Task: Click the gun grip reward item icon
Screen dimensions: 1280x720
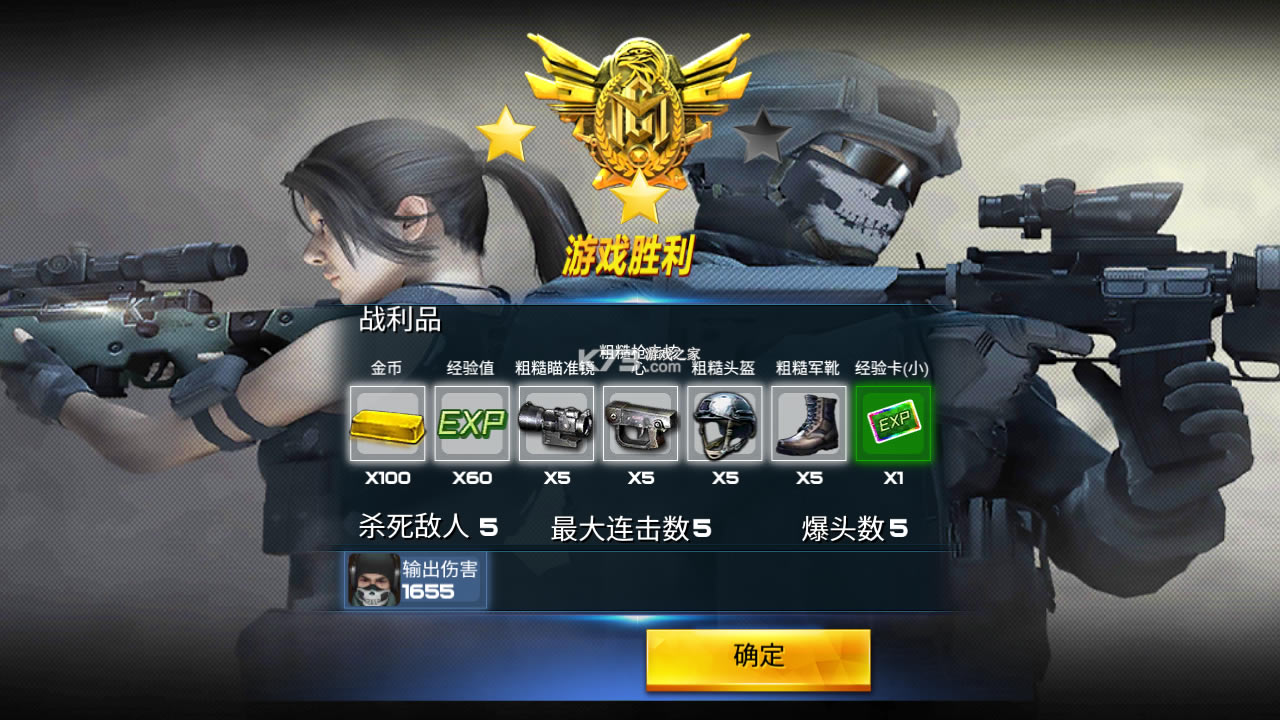Action: [x=640, y=425]
